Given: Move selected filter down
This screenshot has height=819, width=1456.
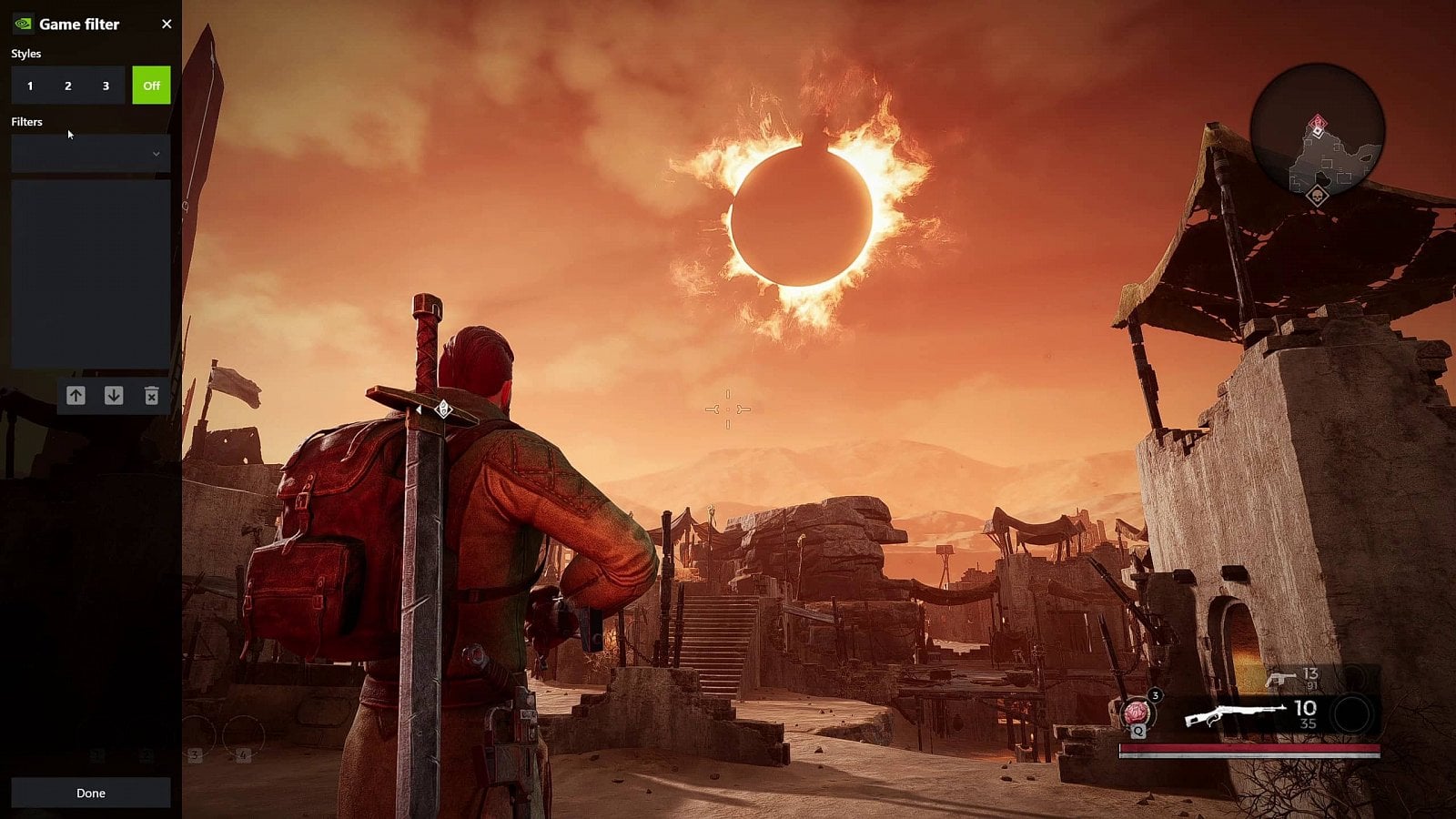Looking at the screenshot, I should coord(114,395).
